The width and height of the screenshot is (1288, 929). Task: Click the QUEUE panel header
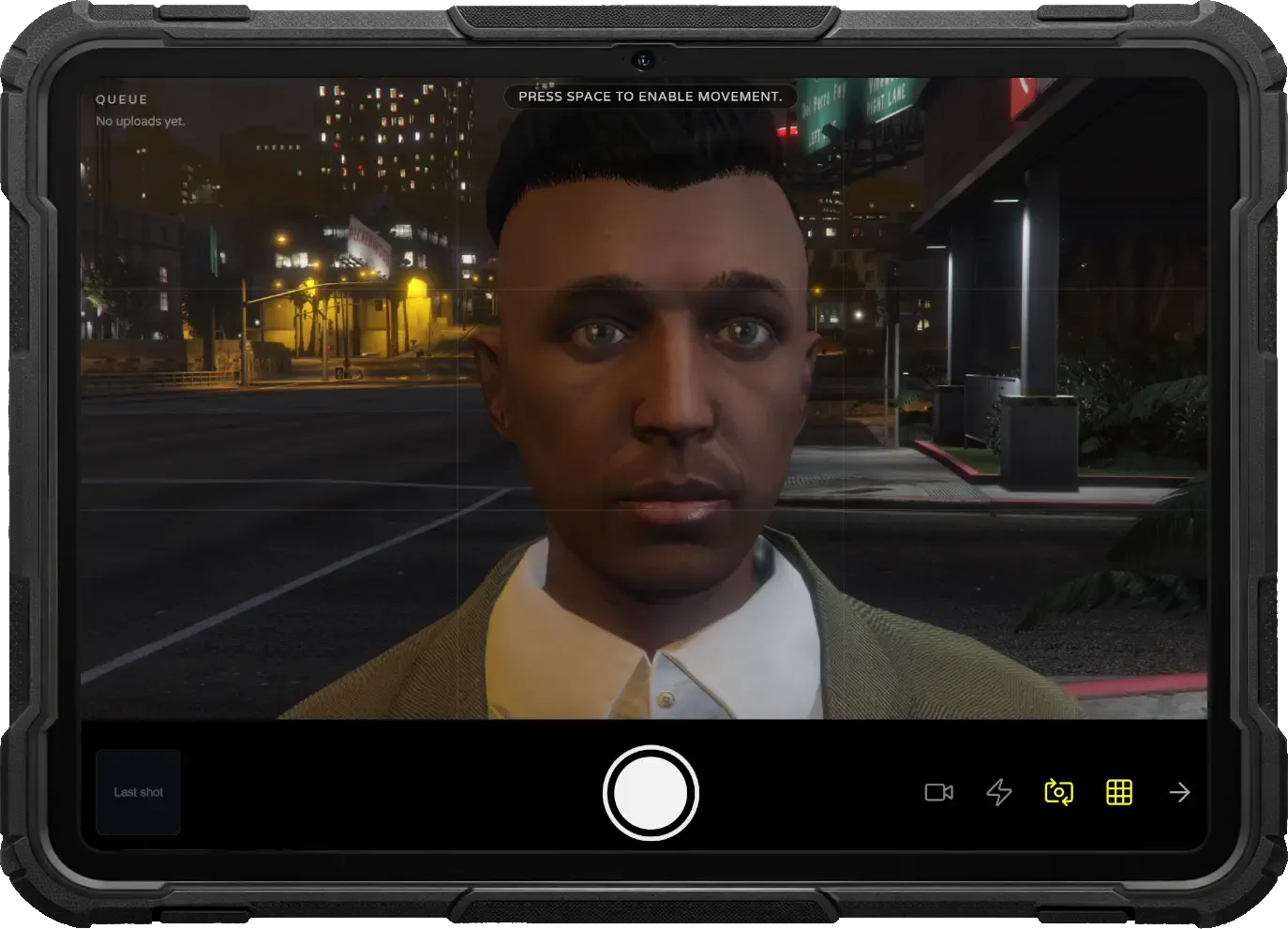pos(120,98)
